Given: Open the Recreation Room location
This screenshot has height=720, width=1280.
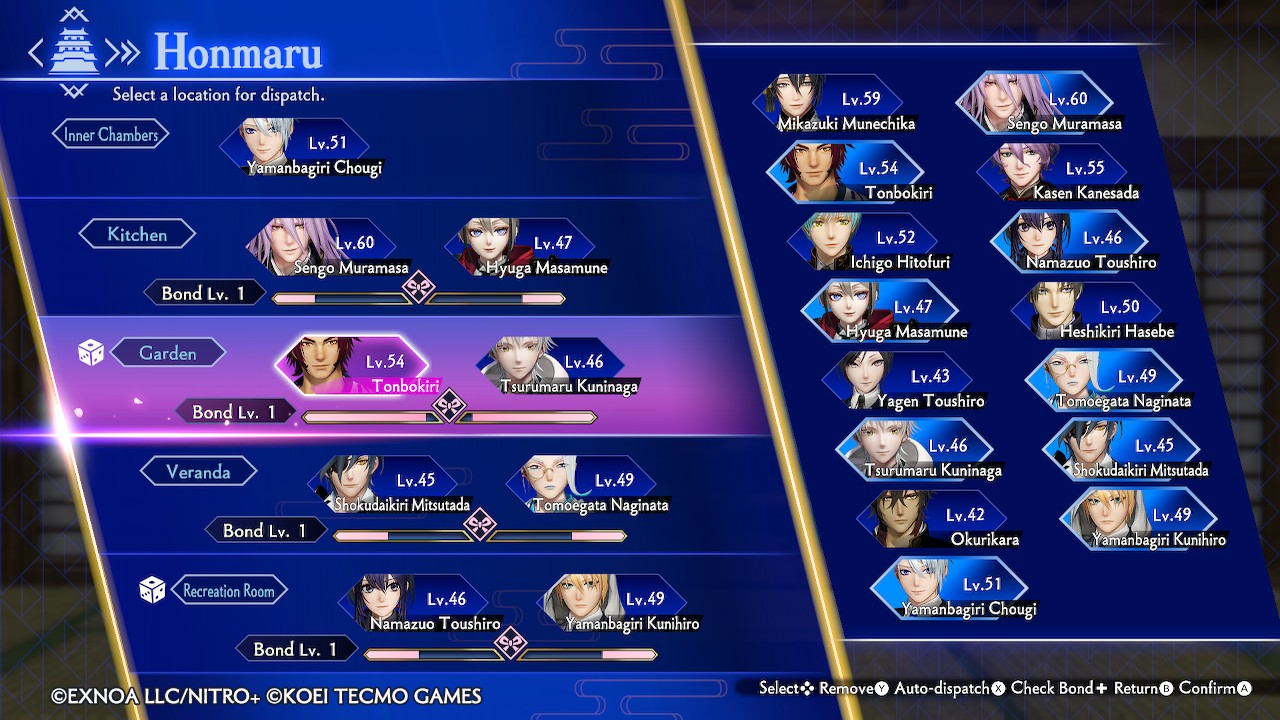Looking at the screenshot, I should click(x=228, y=591).
